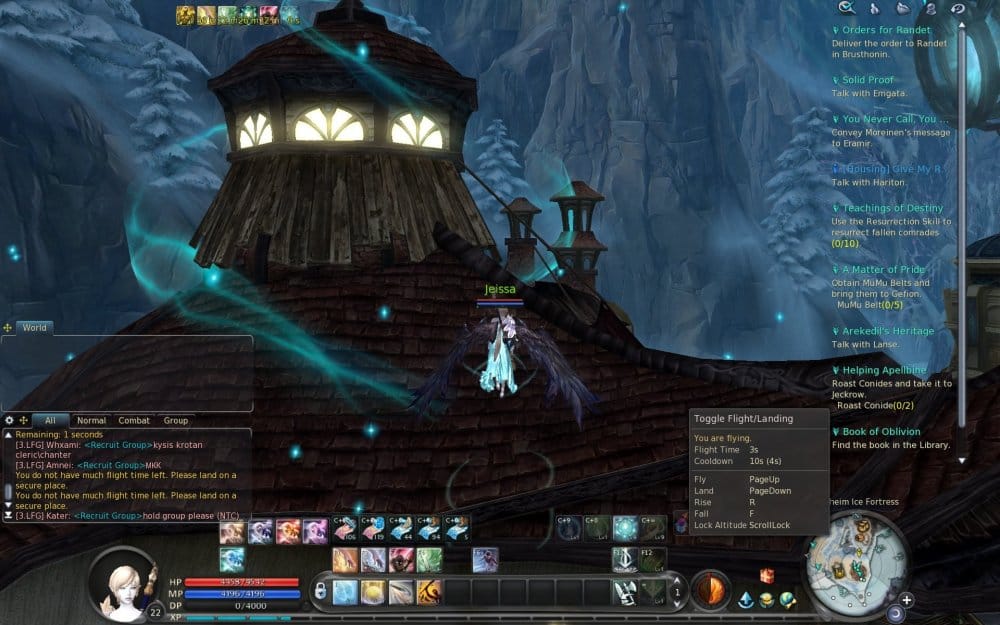
Task: Activate the round orange flame orb
Action: pyautogui.click(x=710, y=589)
